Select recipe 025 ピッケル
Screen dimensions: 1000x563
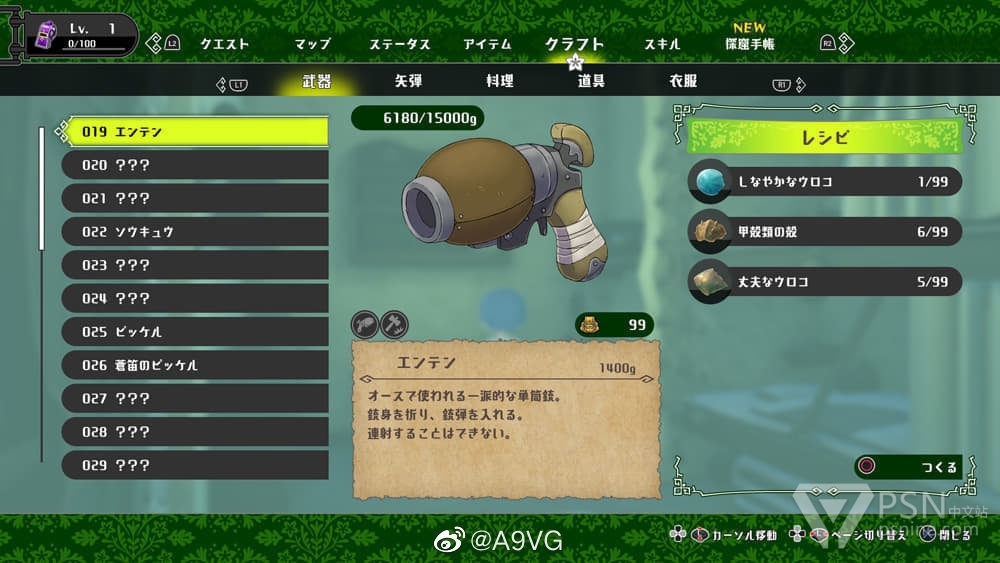195,331
